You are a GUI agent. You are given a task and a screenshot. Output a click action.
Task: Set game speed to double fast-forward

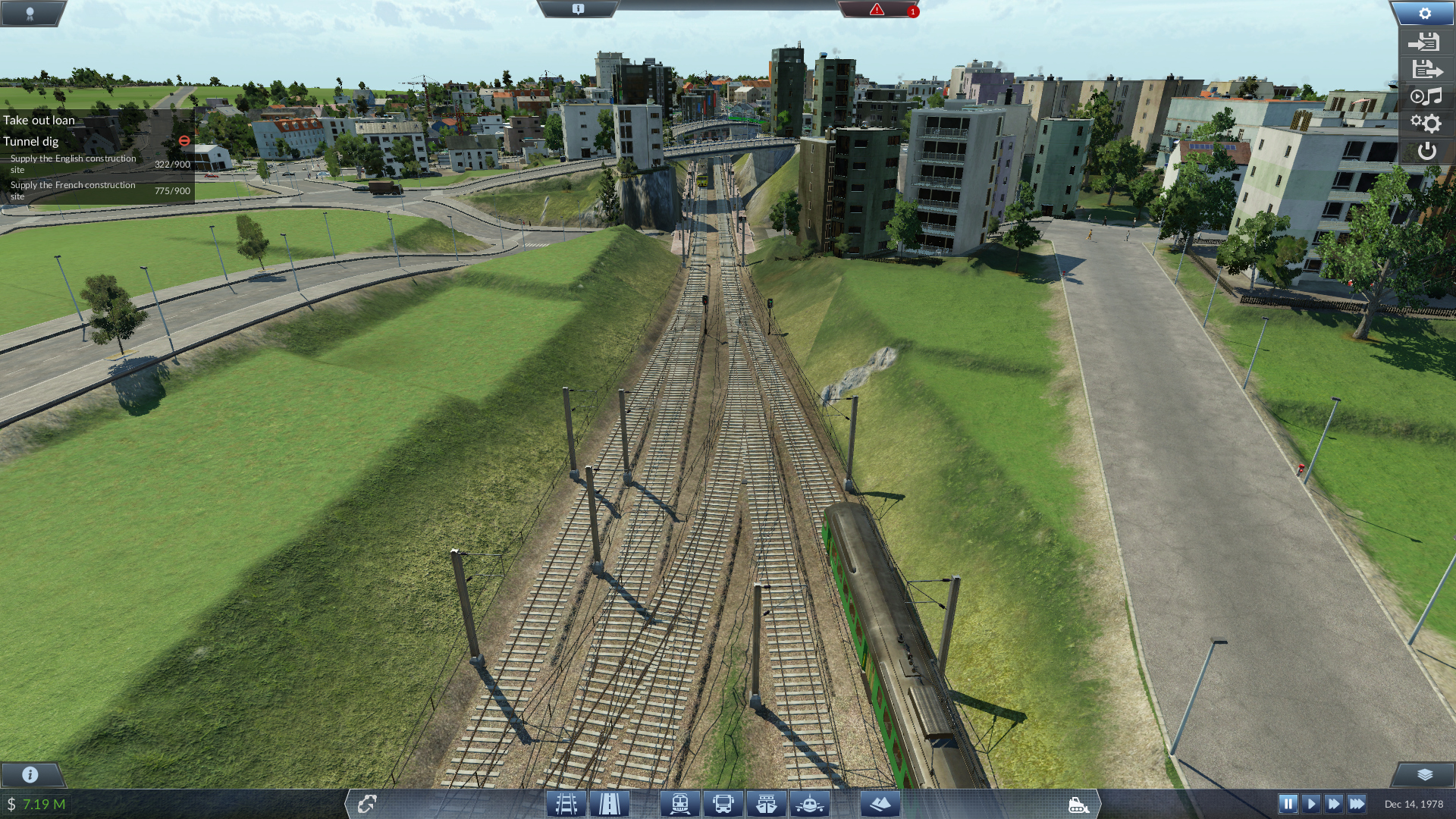click(x=1334, y=804)
